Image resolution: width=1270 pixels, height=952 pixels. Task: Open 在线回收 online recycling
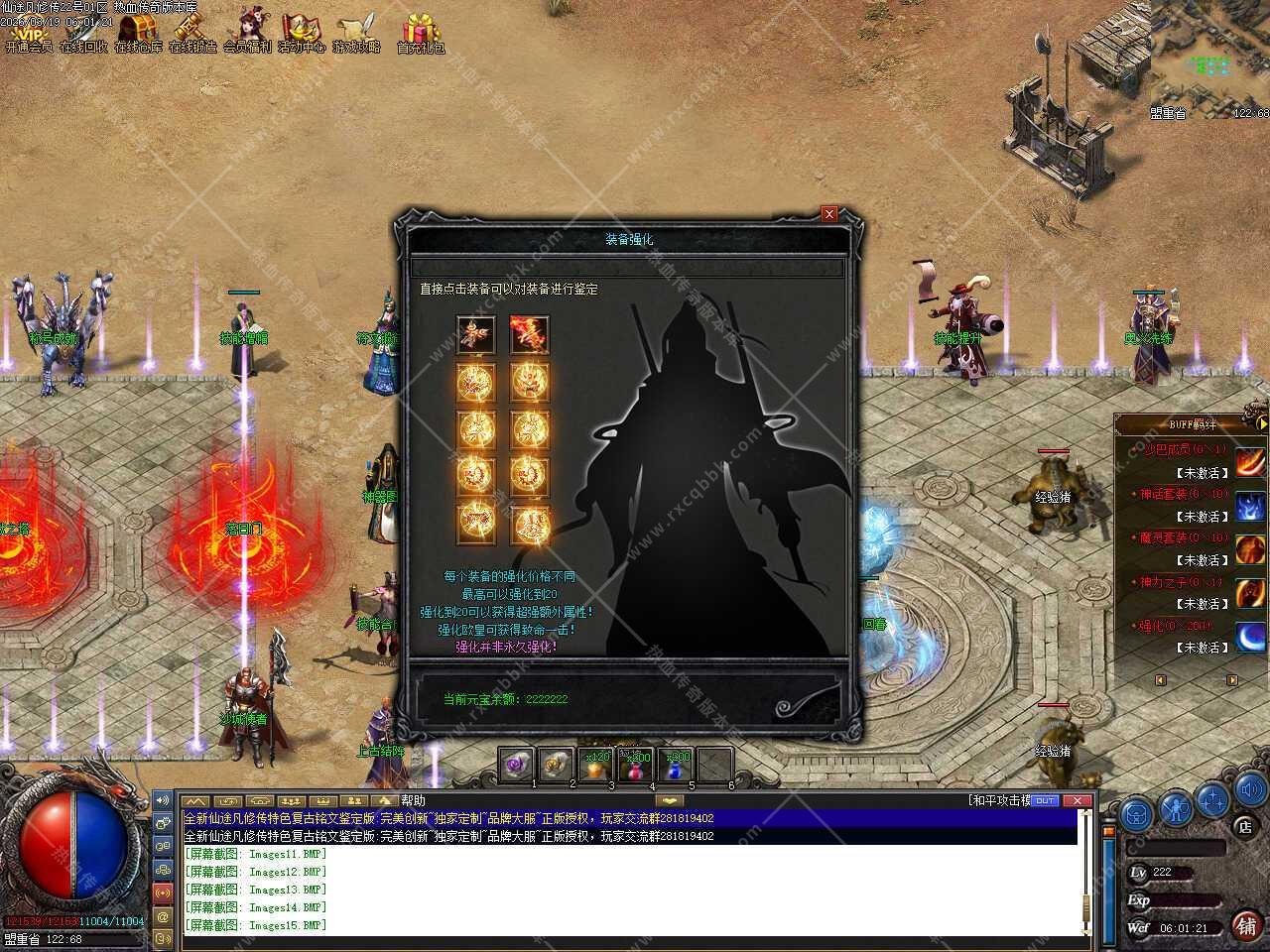[83, 33]
